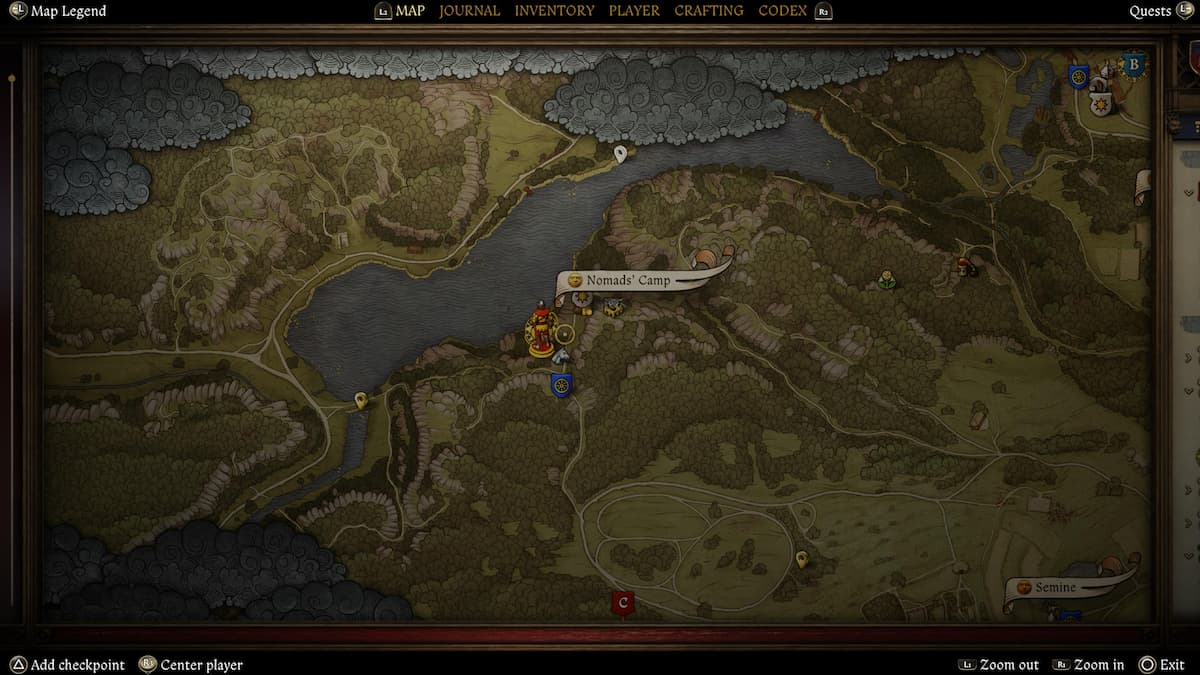Viewport: 1200px width, 675px height.
Task: Select the Nomads' Camp location banner
Action: (628, 281)
